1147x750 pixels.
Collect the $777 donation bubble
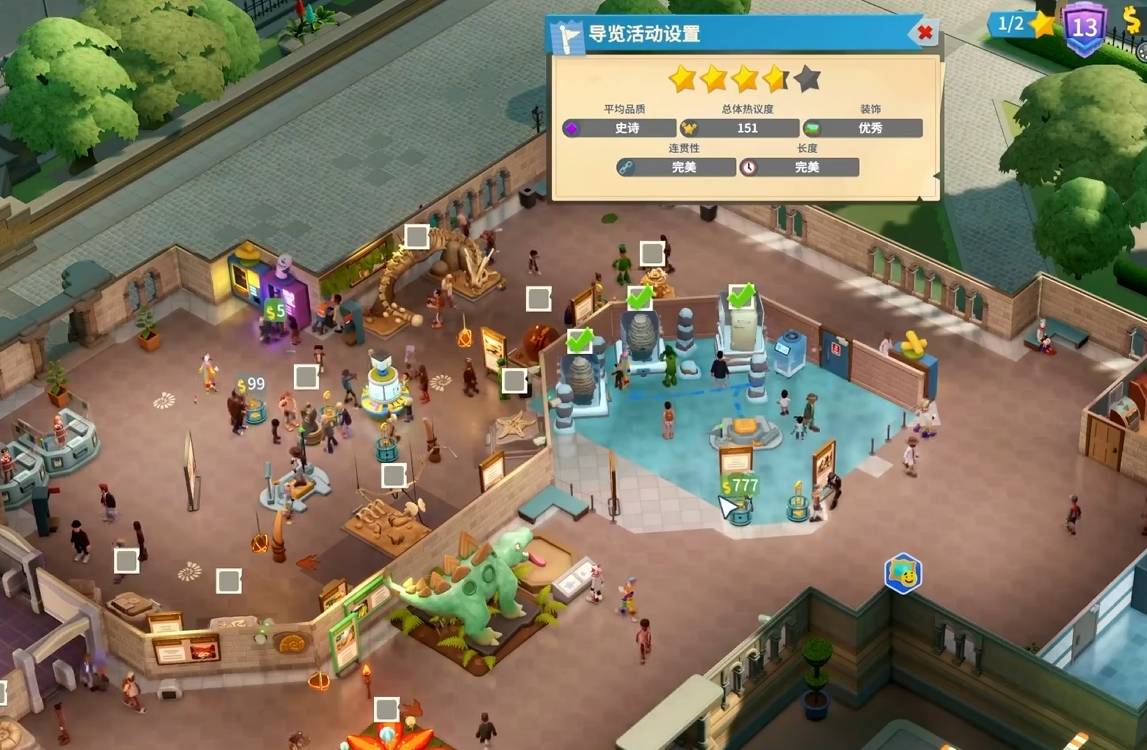(x=740, y=487)
